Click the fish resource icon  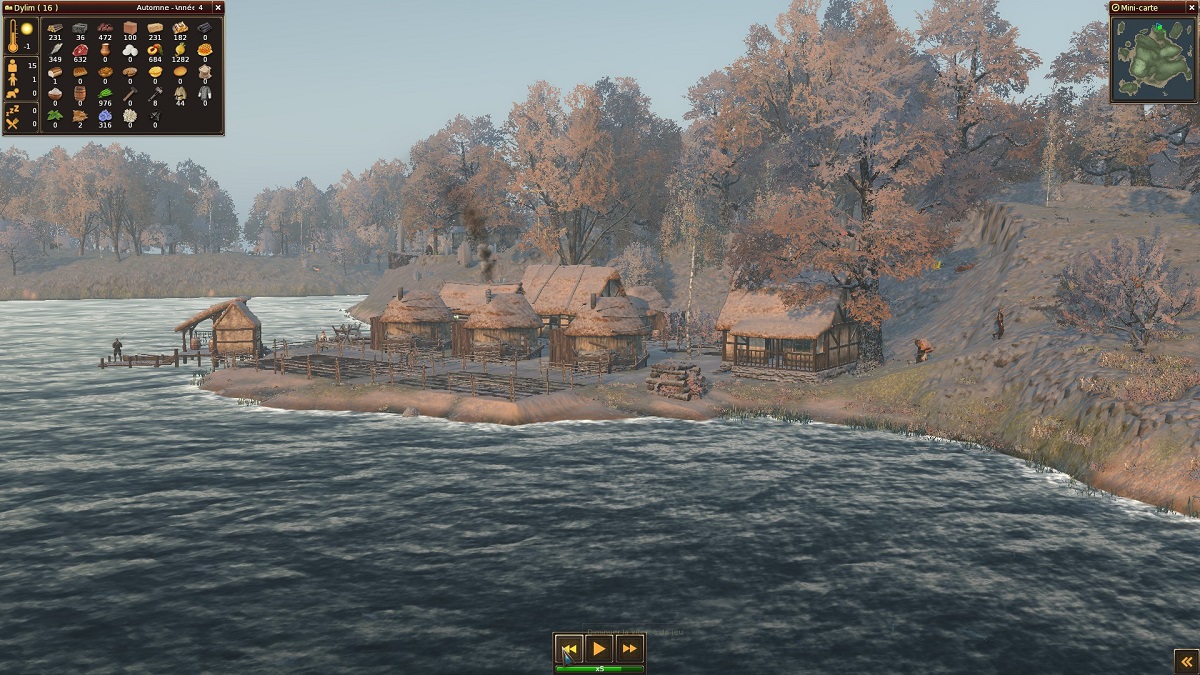coord(55,49)
